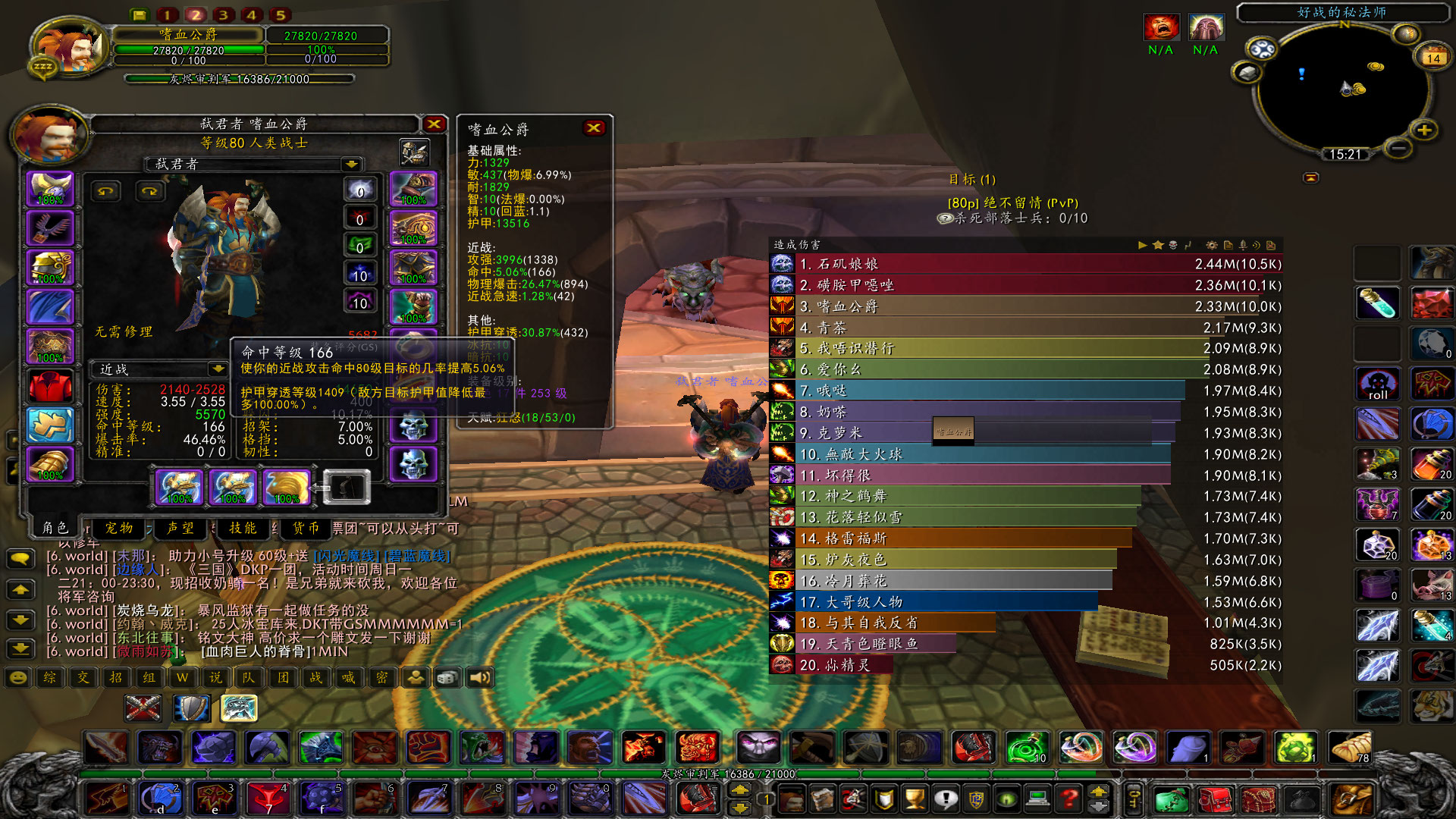This screenshot has width=1456, height=819.
Task: Toggle the minimap tracking icon
Action: tap(1262, 49)
